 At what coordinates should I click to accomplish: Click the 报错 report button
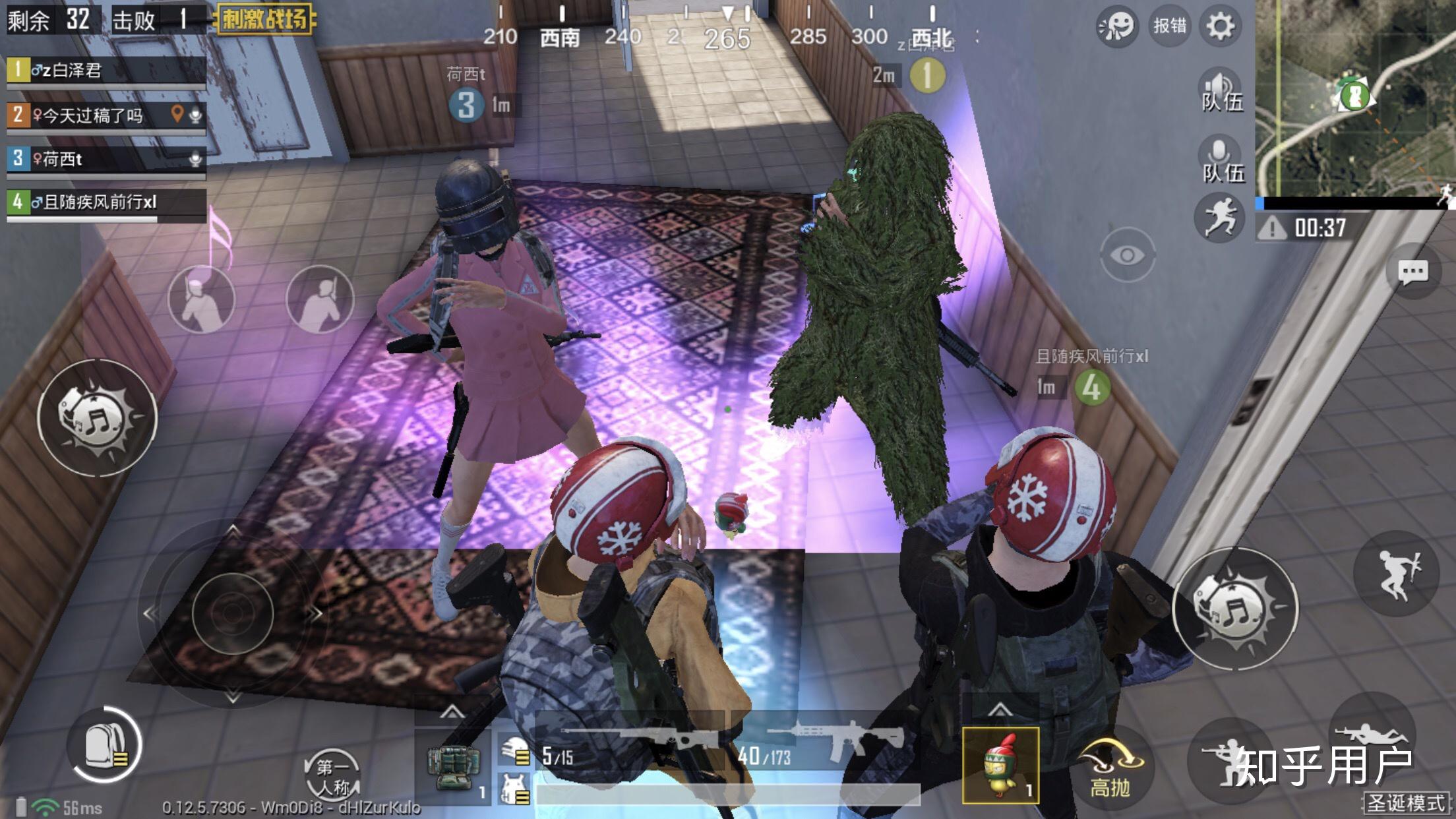coord(1169,26)
